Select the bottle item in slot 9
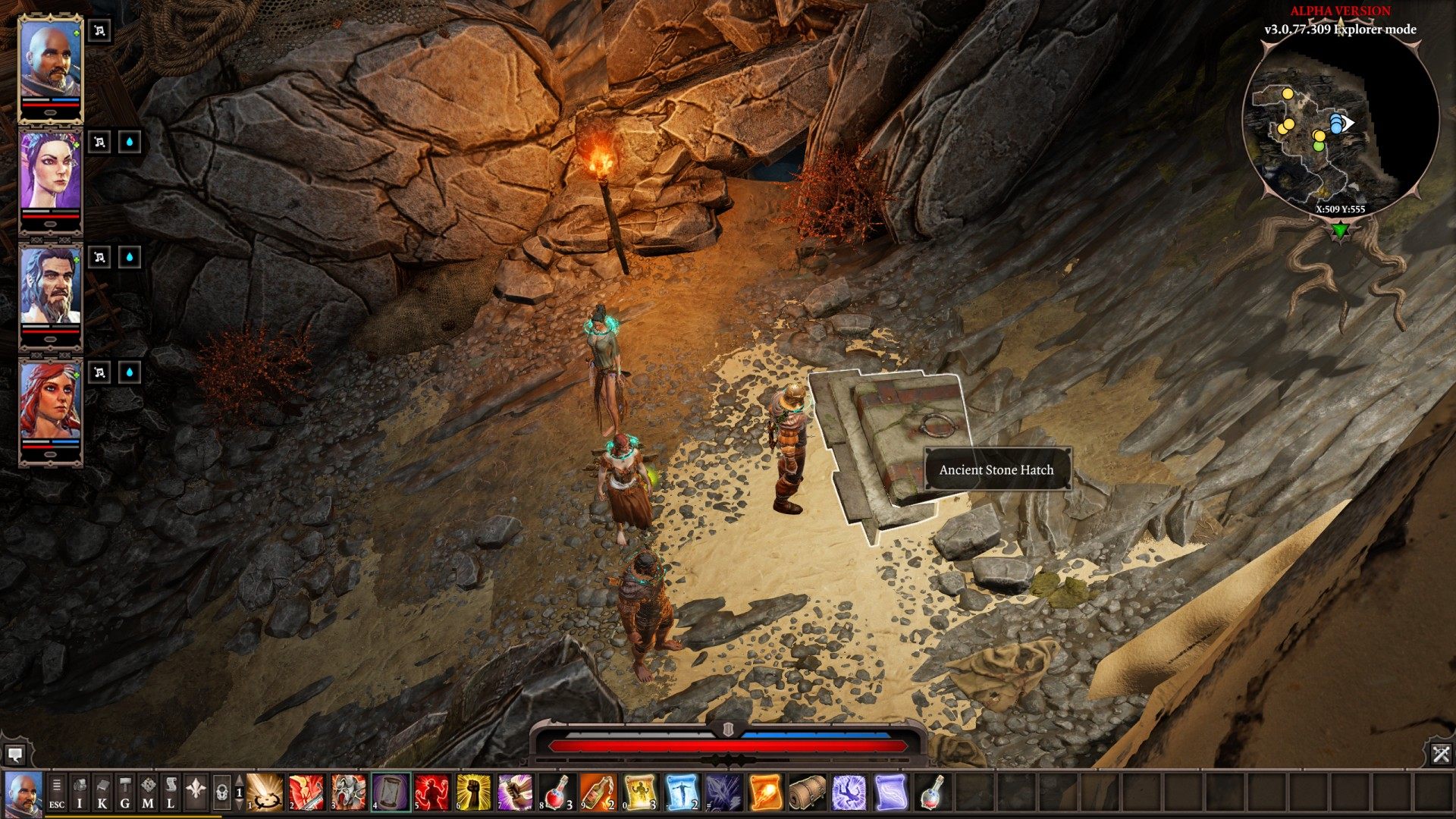The image size is (1456, 819). [599, 792]
